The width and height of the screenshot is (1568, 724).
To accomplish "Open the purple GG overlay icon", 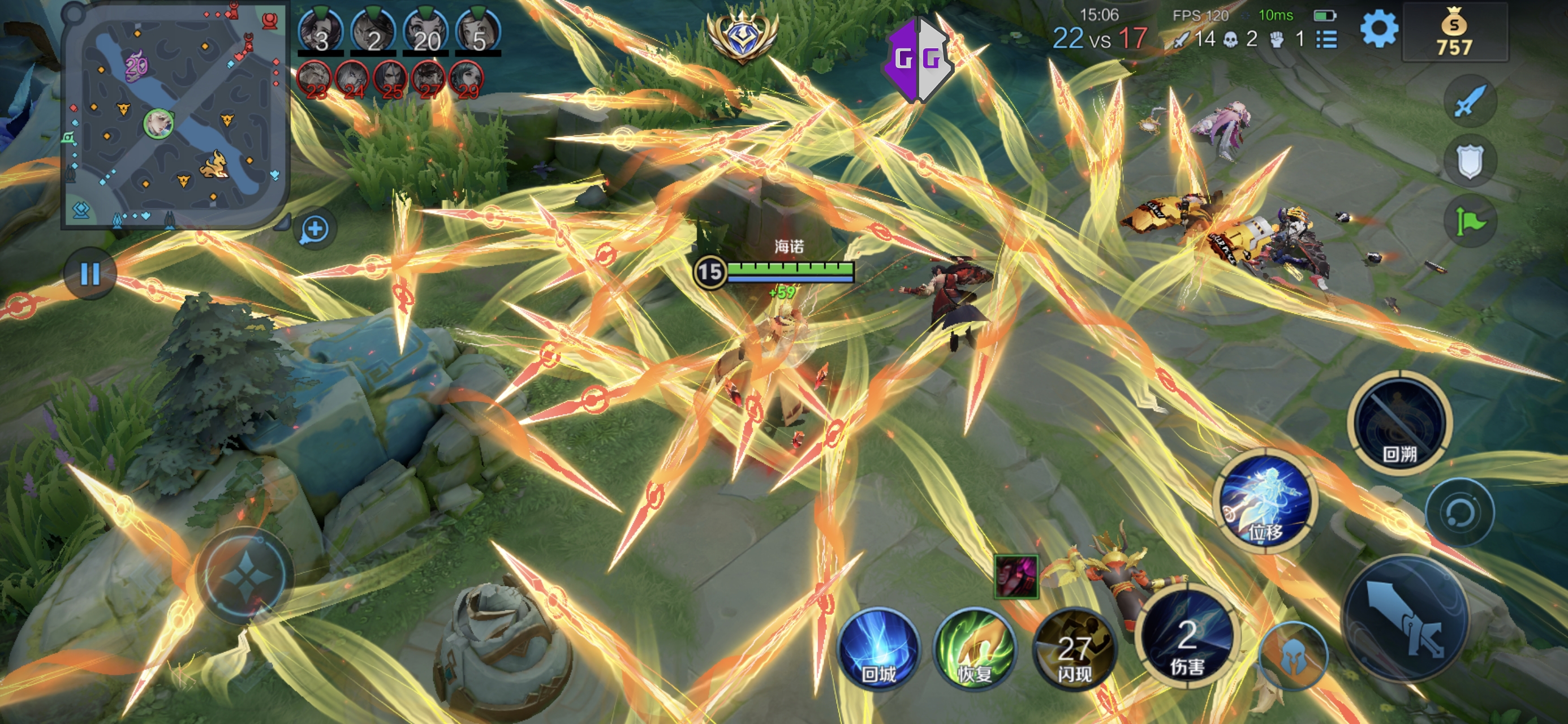I will coord(917,59).
